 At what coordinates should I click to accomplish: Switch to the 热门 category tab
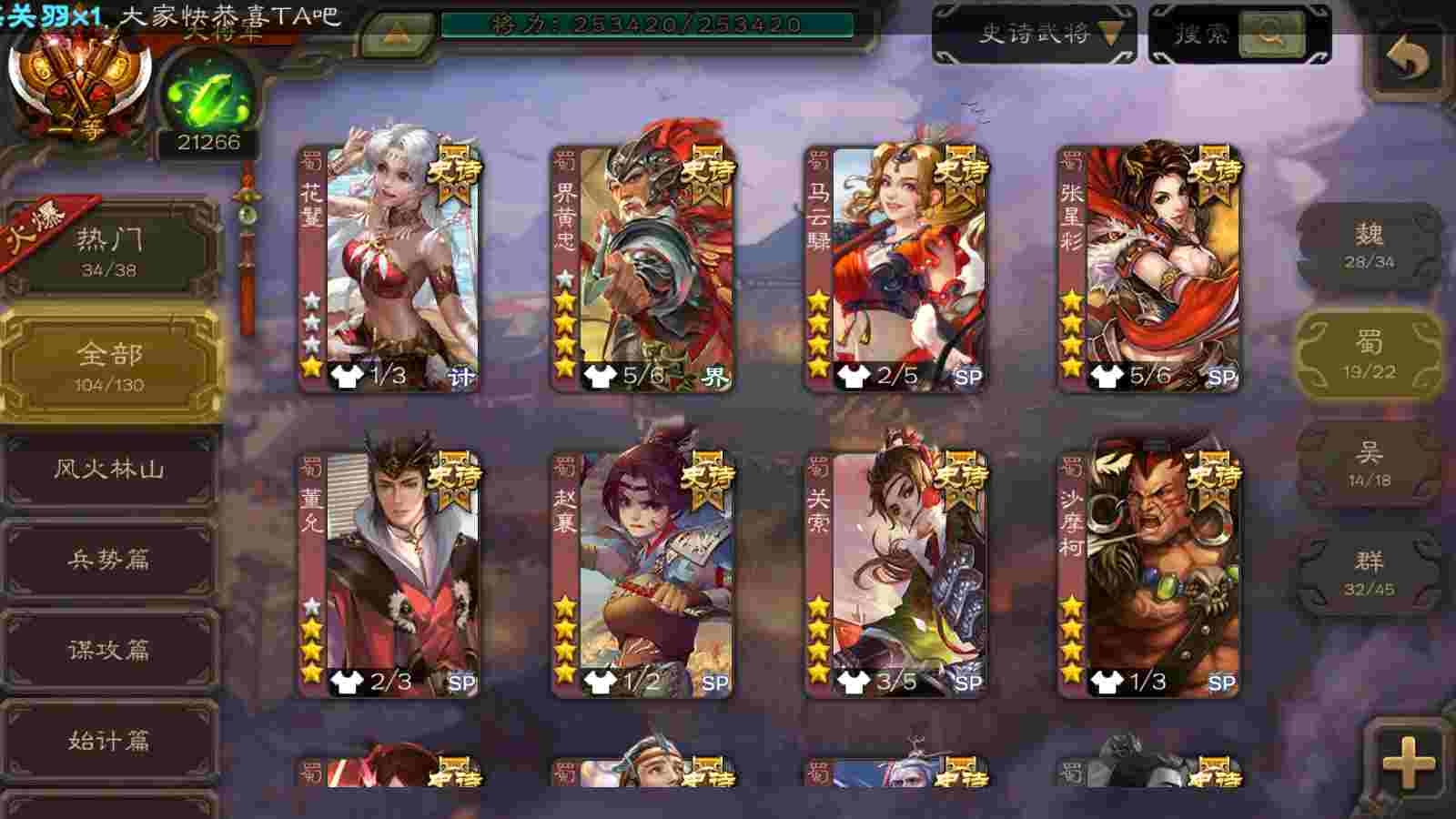109,250
